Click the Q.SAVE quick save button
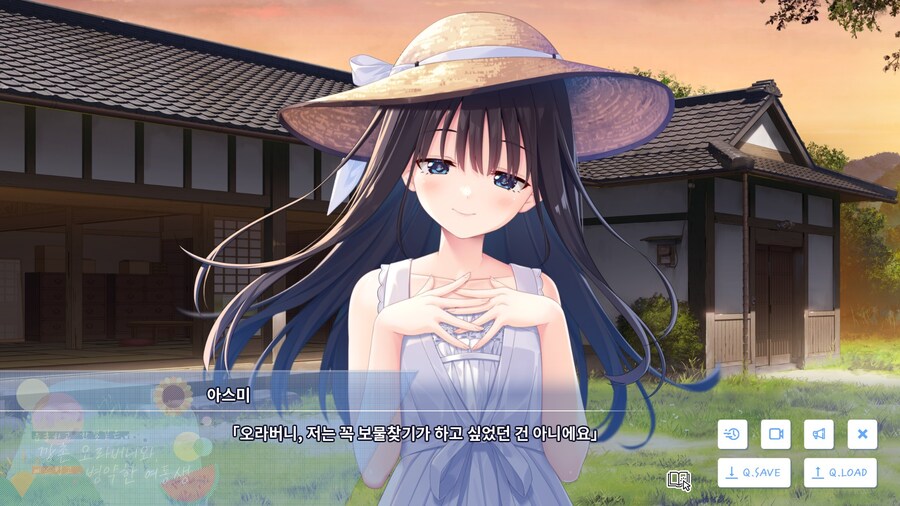The width and height of the screenshot is (900, 506). coord(754,472)
